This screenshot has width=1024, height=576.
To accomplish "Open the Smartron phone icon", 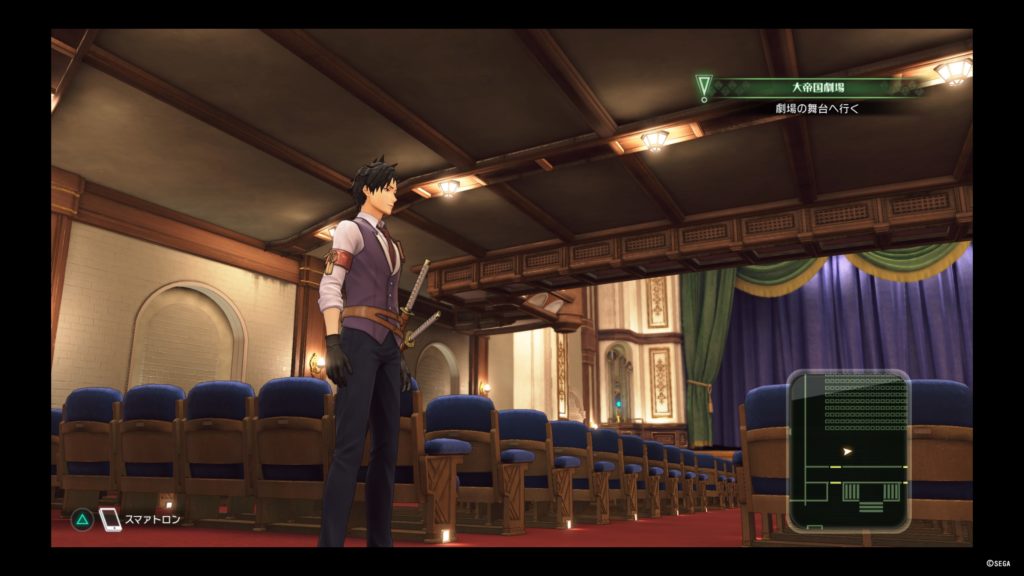I will [110, 519].
